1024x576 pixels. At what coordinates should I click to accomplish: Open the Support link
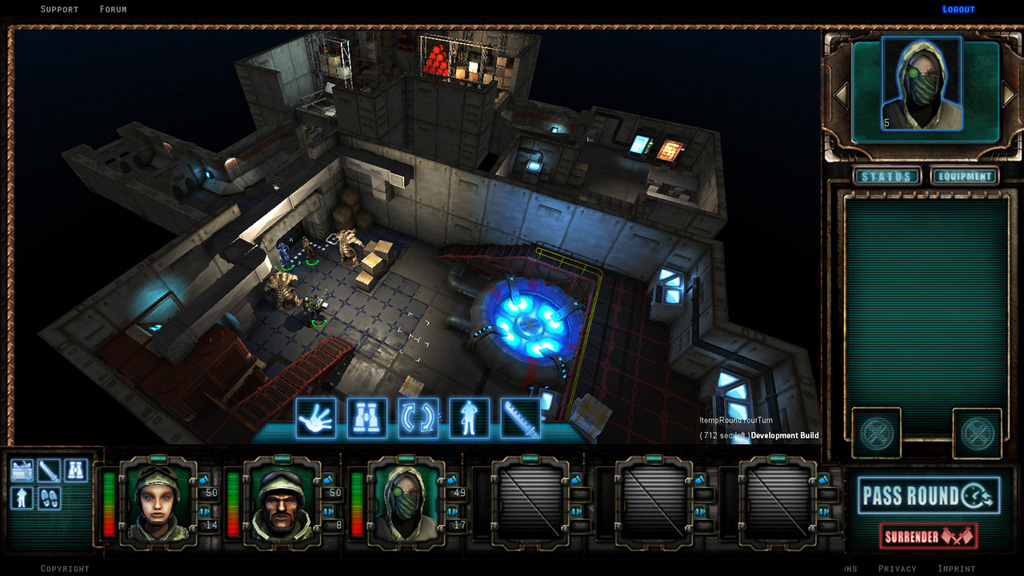point(59,9)
